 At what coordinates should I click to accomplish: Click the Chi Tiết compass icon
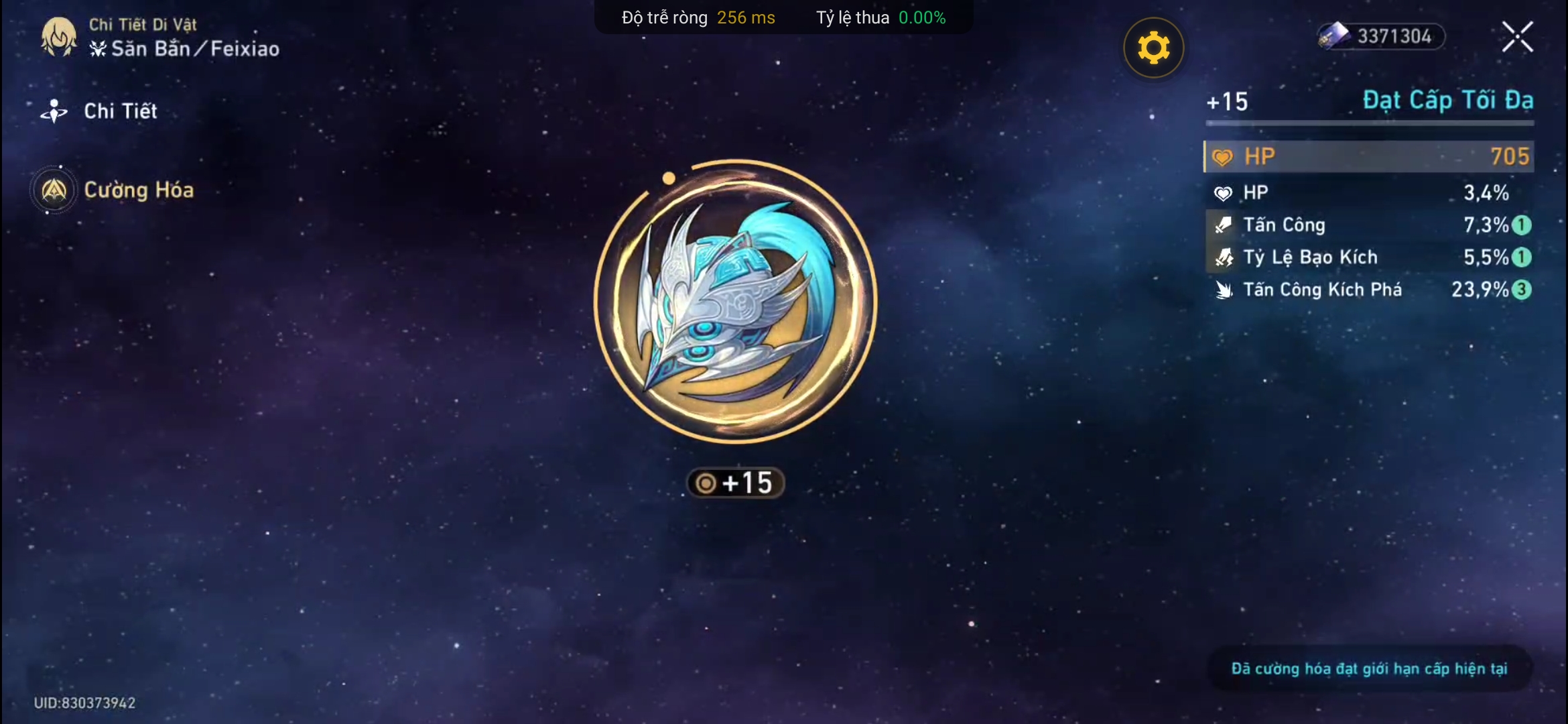point(54,111)
